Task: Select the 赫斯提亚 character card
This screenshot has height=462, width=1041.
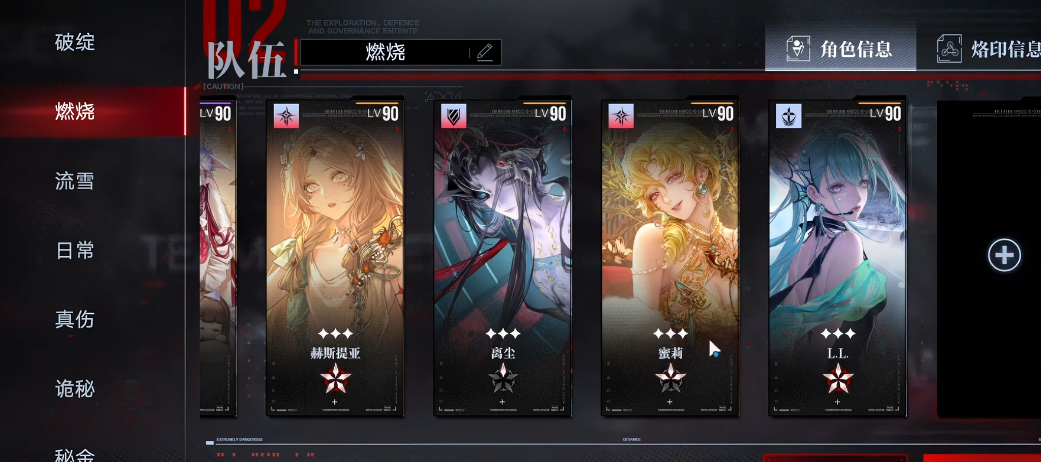Action: click(x=335, y=256)
